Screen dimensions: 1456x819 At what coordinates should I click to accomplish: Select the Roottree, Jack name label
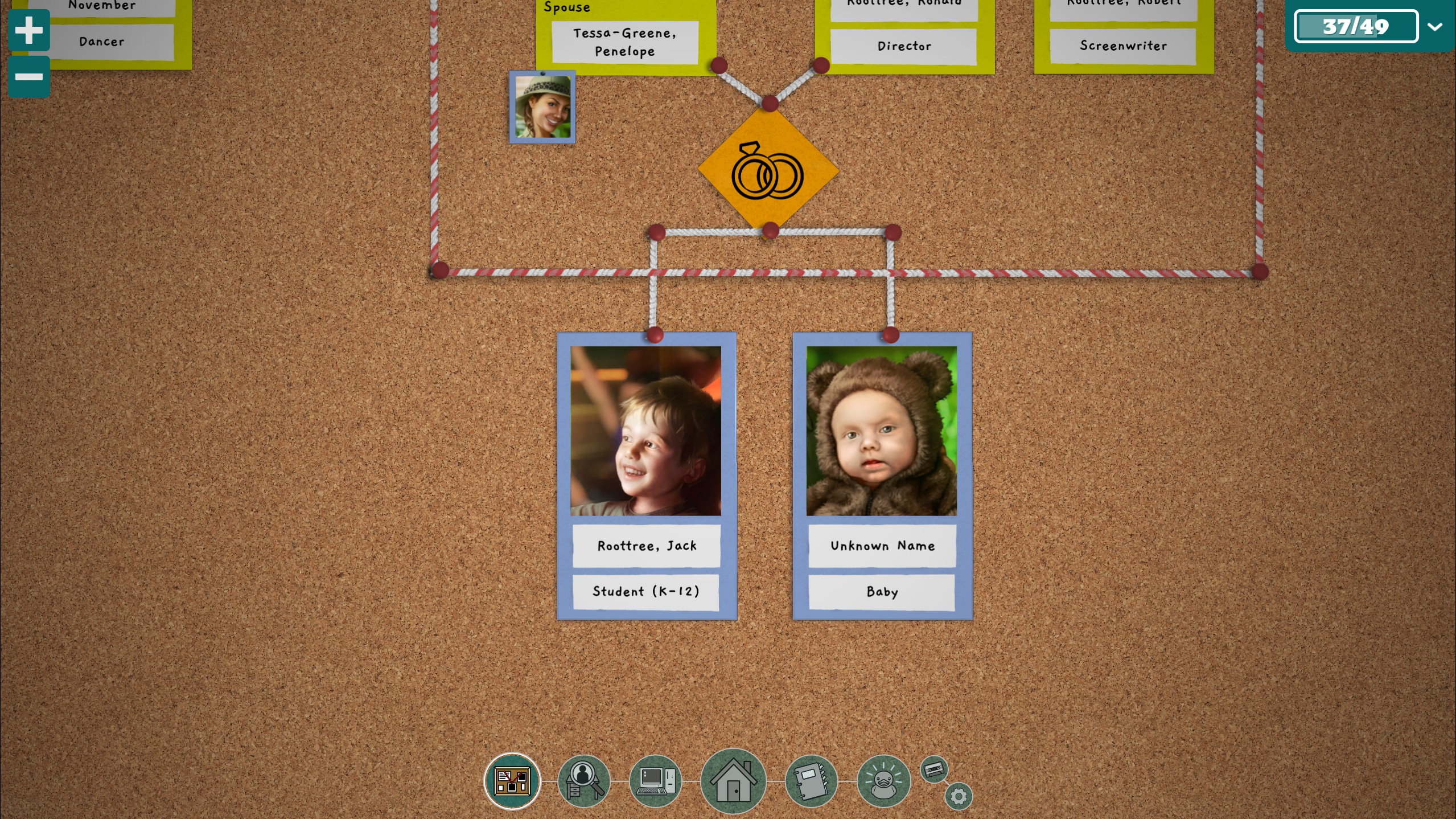(647, 546)
